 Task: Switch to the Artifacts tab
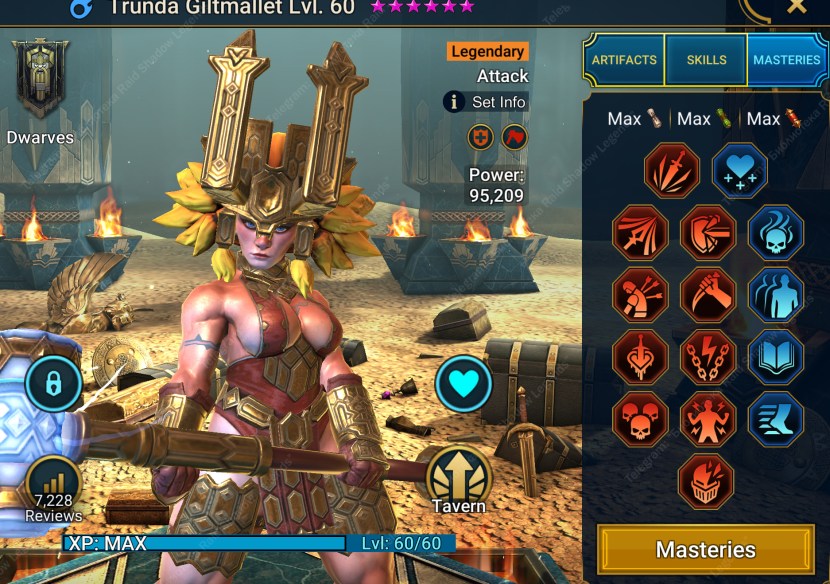[624, 60]
